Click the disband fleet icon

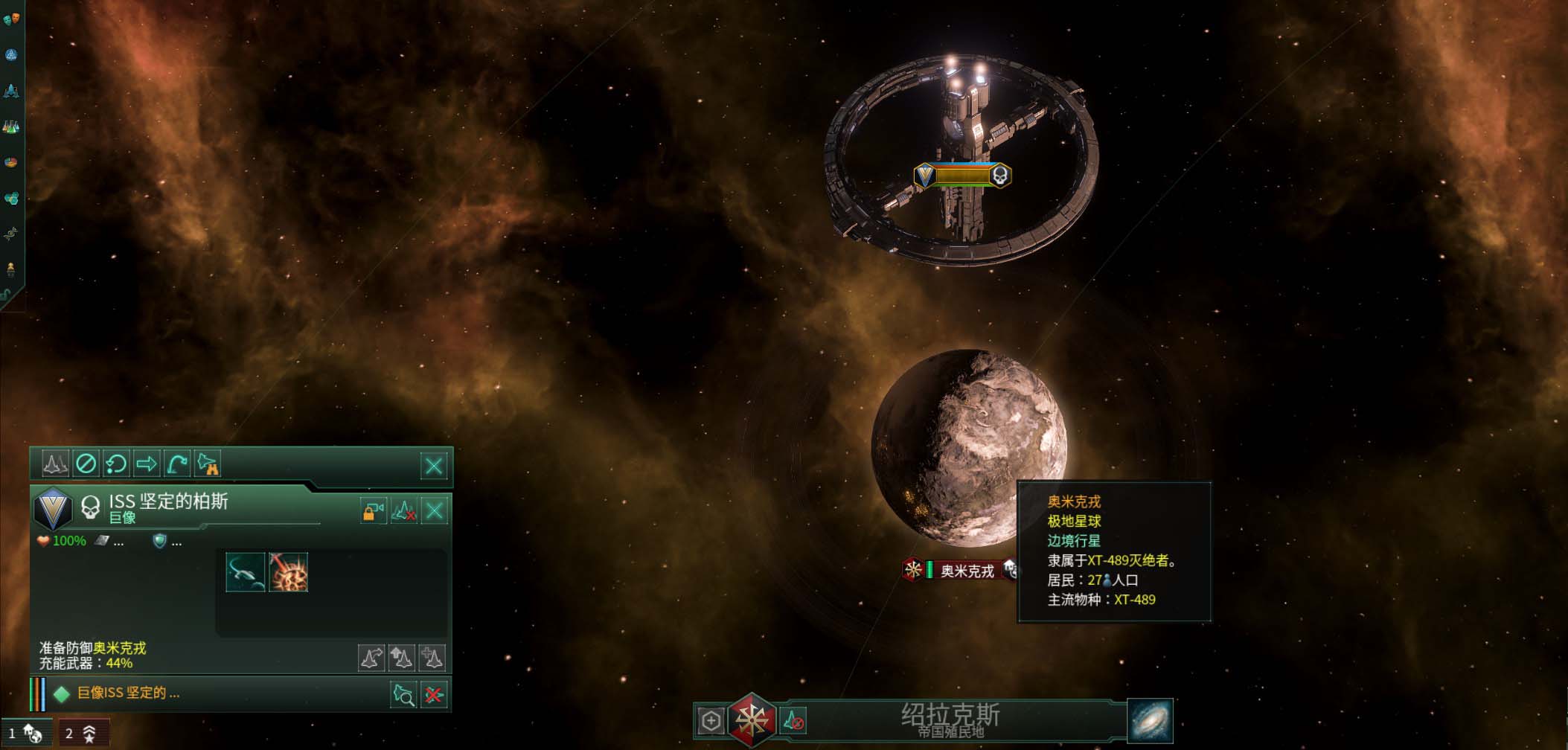coord(403,511)
